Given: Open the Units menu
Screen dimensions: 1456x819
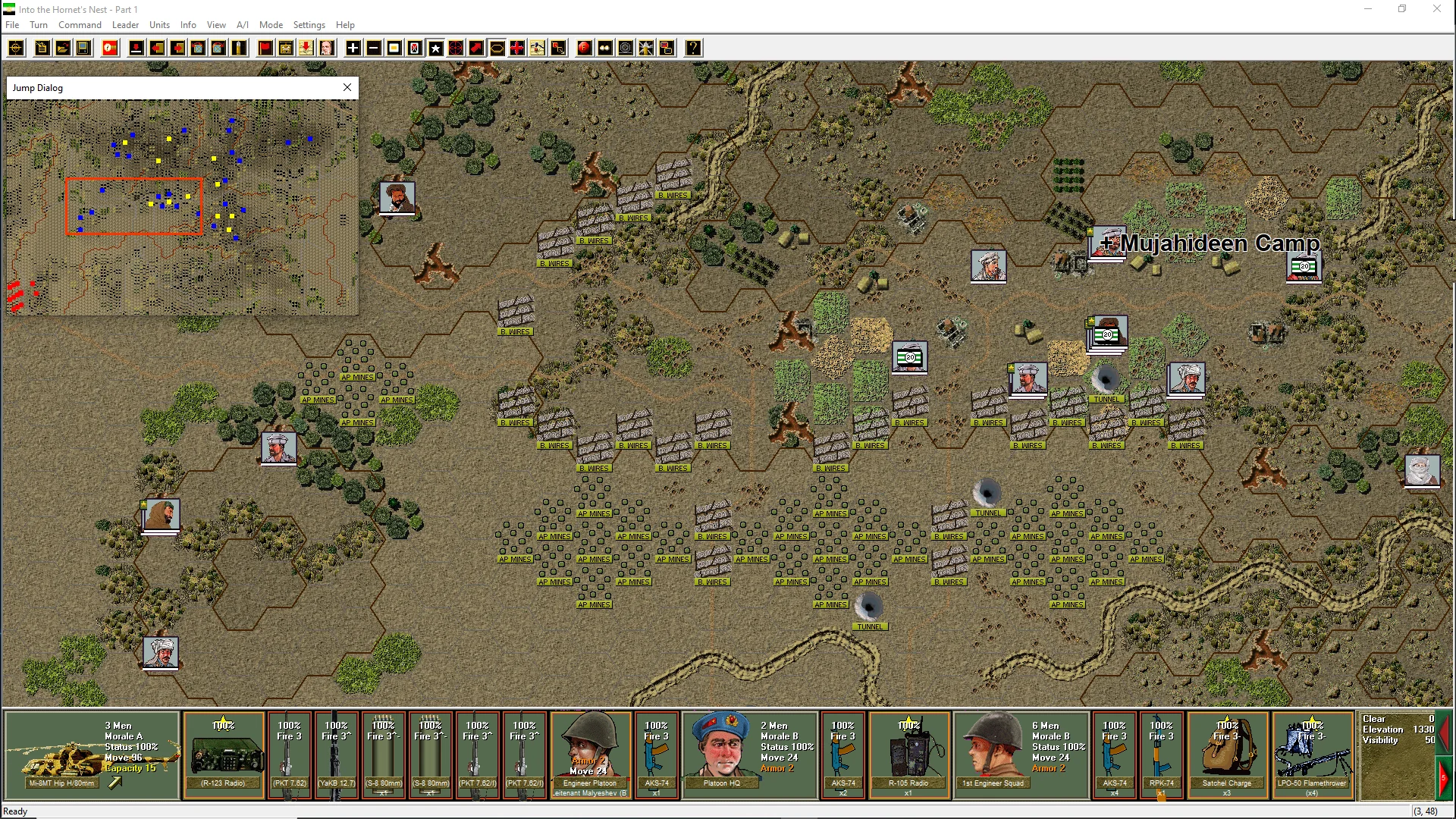Looking at the screenshot, I should (x=159, y=25).
